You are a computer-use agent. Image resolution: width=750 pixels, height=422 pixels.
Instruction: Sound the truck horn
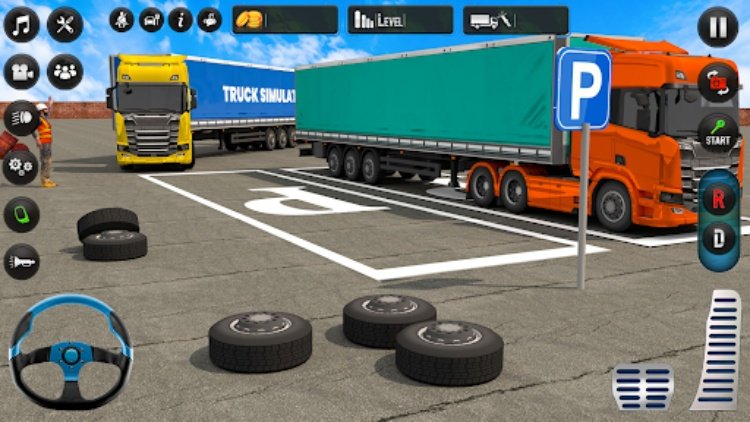pos(21,261)
